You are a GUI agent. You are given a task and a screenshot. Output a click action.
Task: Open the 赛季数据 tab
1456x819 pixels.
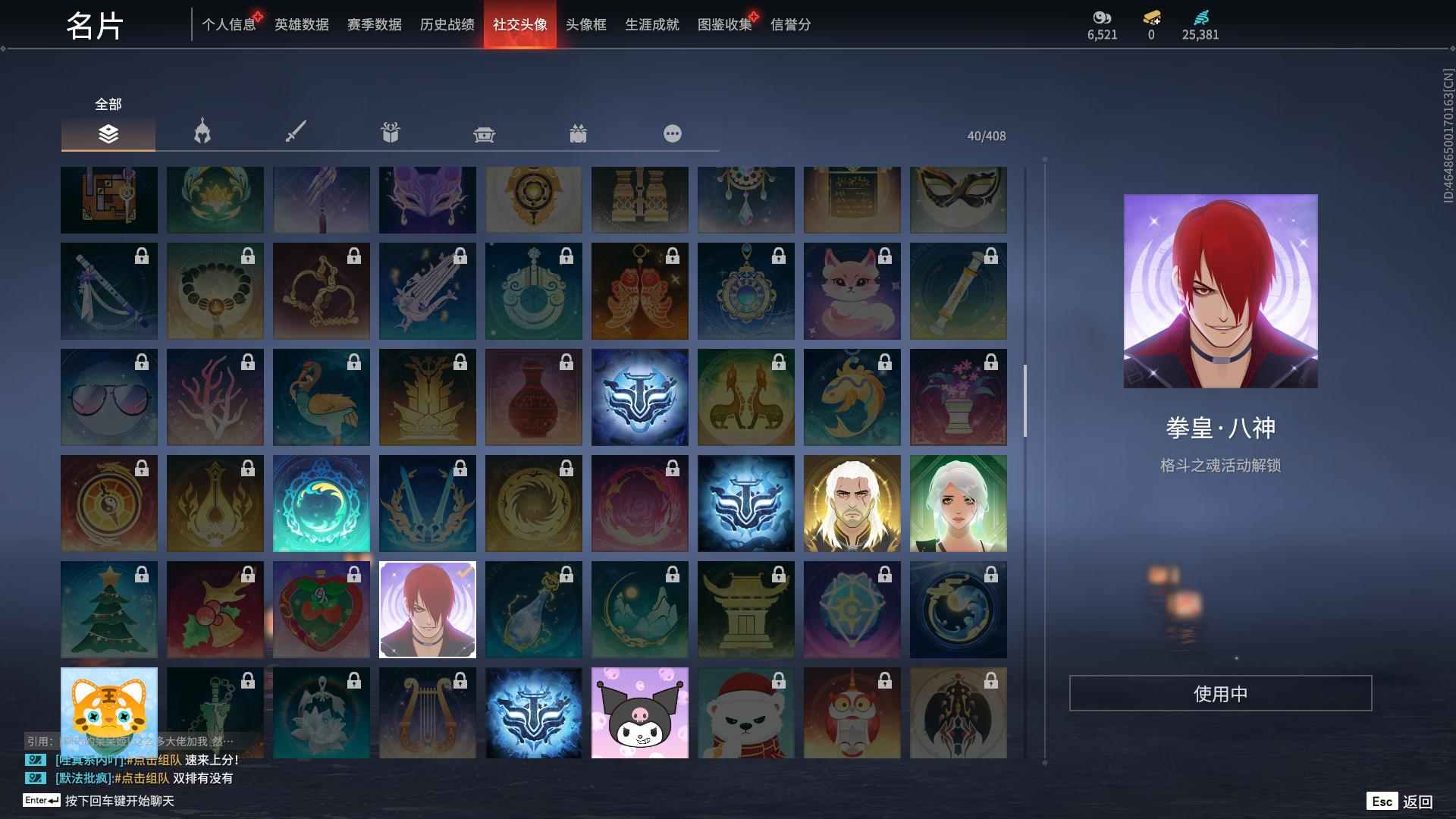coord(375,24)
